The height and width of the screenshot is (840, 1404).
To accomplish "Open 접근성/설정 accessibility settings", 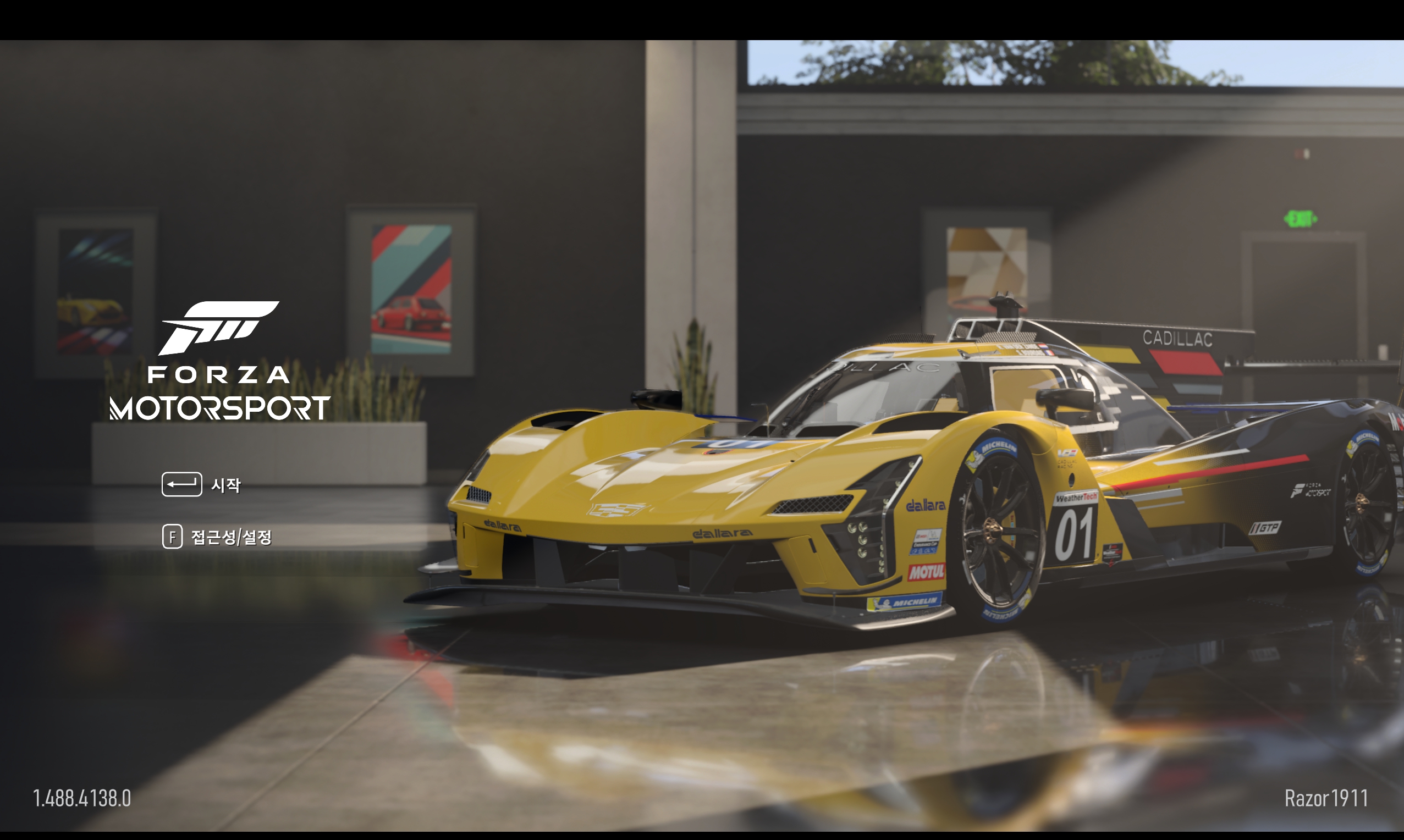I will [x=231, y=537].
